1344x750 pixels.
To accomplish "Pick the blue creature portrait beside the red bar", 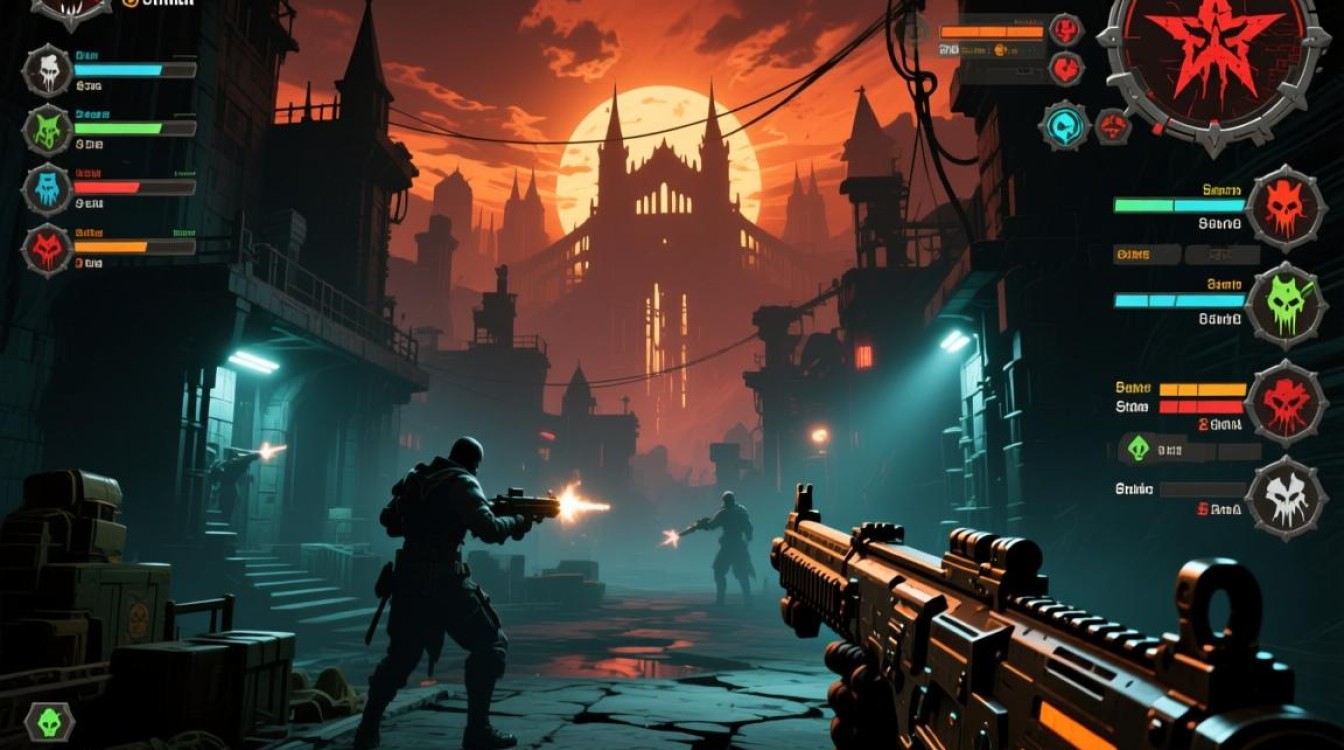I will click(47, 189).
